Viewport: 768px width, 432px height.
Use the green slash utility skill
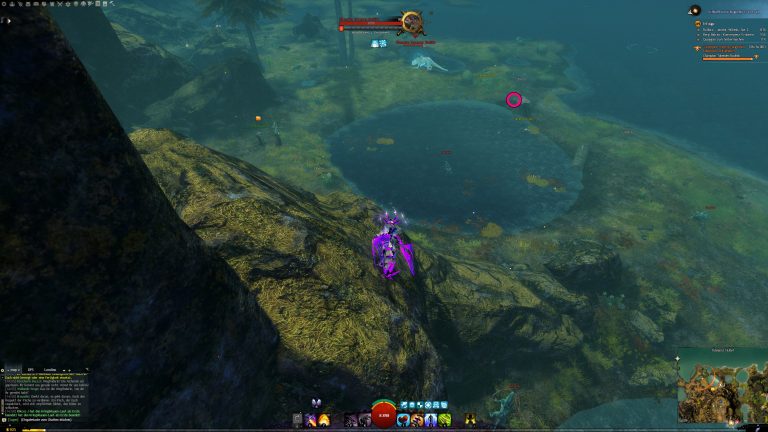click(x=443, y=420)
